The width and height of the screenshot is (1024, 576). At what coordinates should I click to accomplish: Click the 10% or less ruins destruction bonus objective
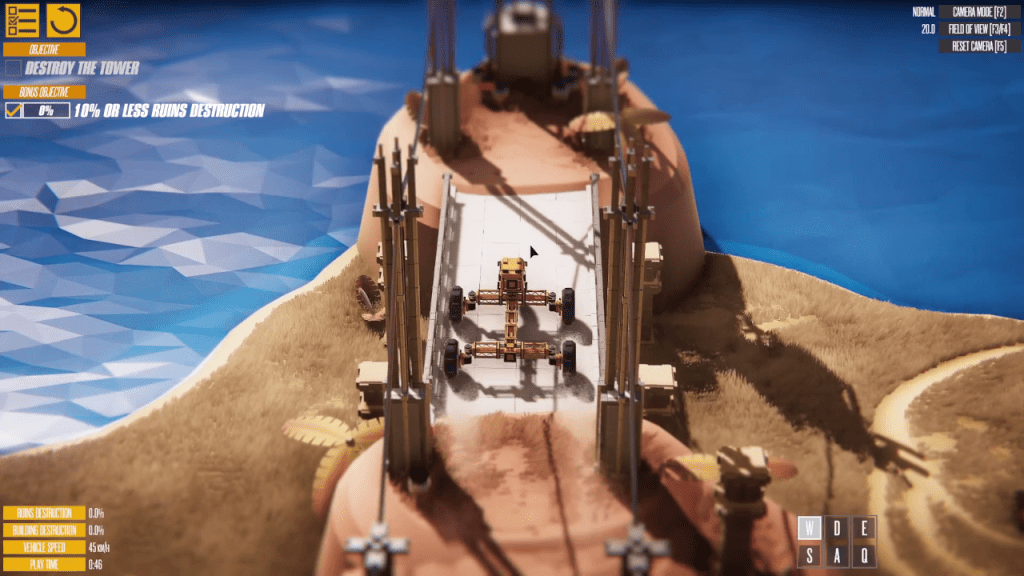tap(168, 111)
